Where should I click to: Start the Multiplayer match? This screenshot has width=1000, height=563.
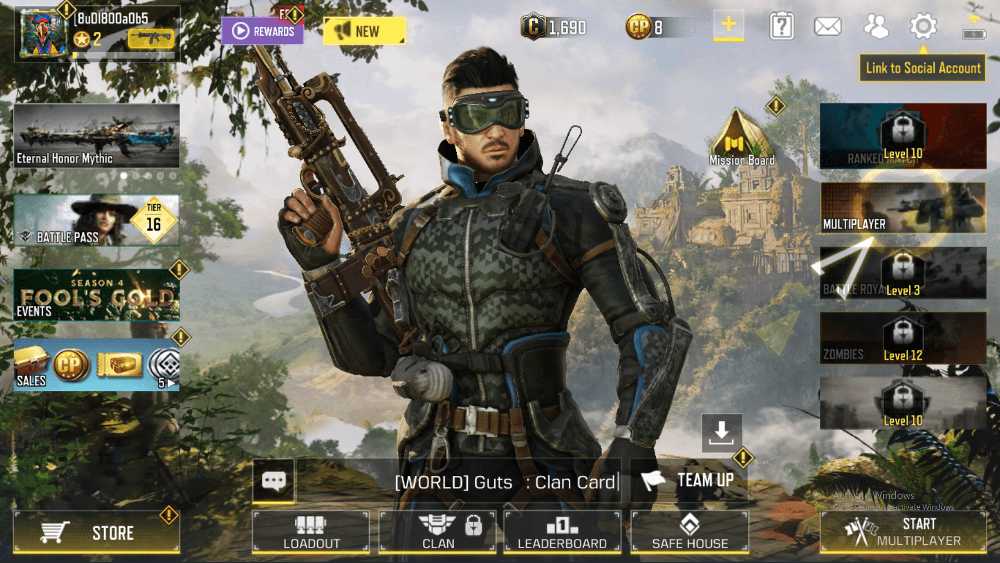903,532
